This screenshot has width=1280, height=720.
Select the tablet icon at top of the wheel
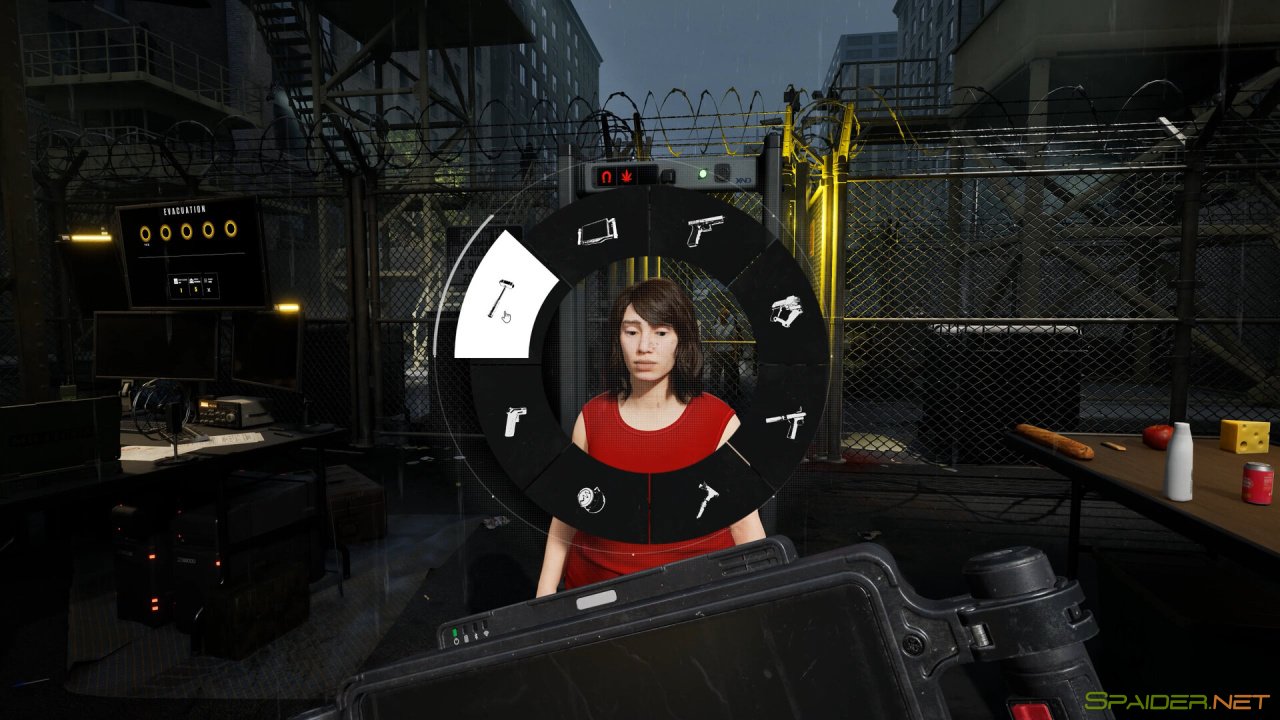[x=598, y=232]
